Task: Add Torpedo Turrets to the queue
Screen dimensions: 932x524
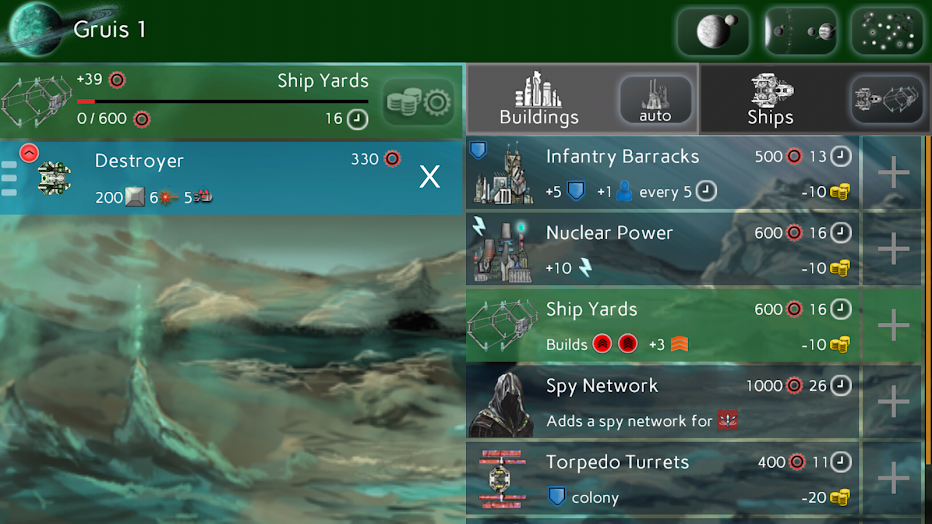Action: [x=893, y=479]
